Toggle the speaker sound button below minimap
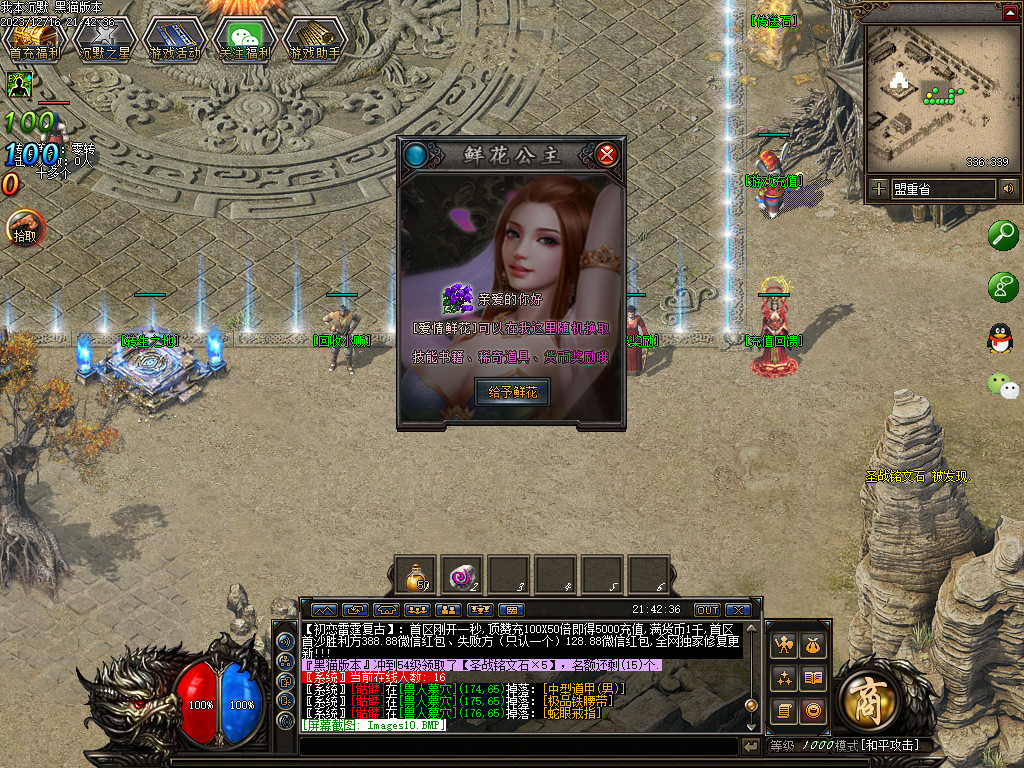This screenshot has height=768, width=1024. (x=1008, y=188)
